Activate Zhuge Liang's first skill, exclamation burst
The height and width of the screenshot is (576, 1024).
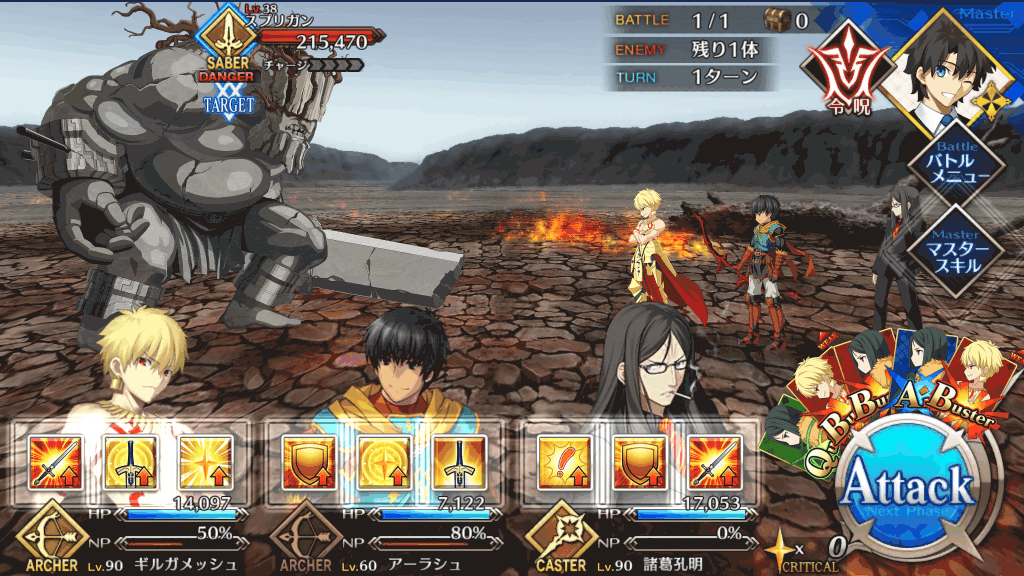pyautogui.click(x=564, y=461)
